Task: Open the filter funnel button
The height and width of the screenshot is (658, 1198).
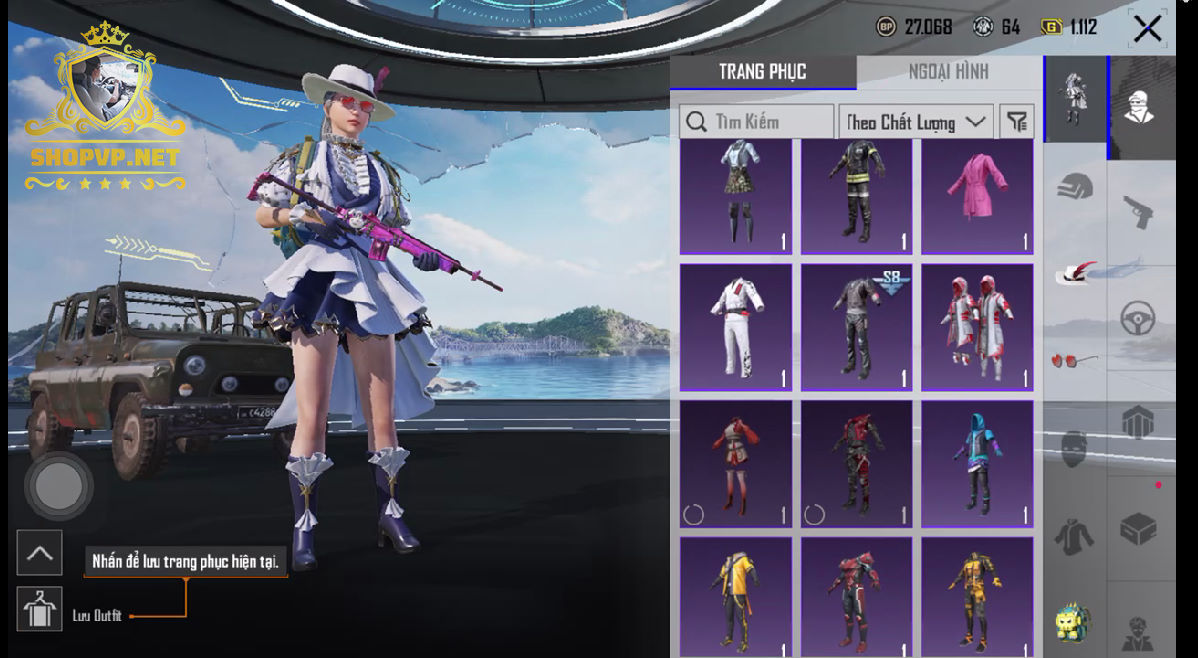Action: point(1017,122)
